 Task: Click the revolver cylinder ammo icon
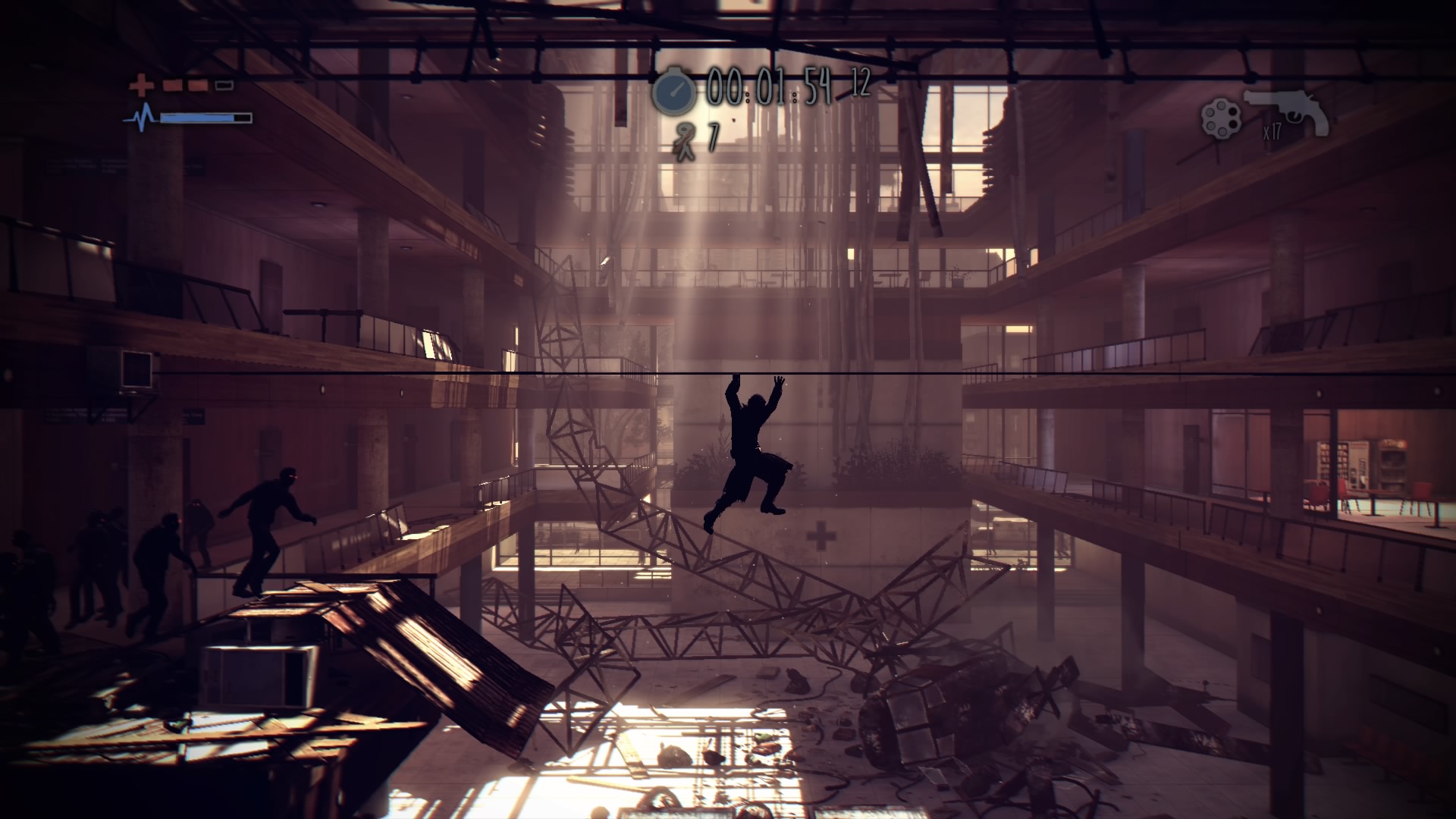1221,120
